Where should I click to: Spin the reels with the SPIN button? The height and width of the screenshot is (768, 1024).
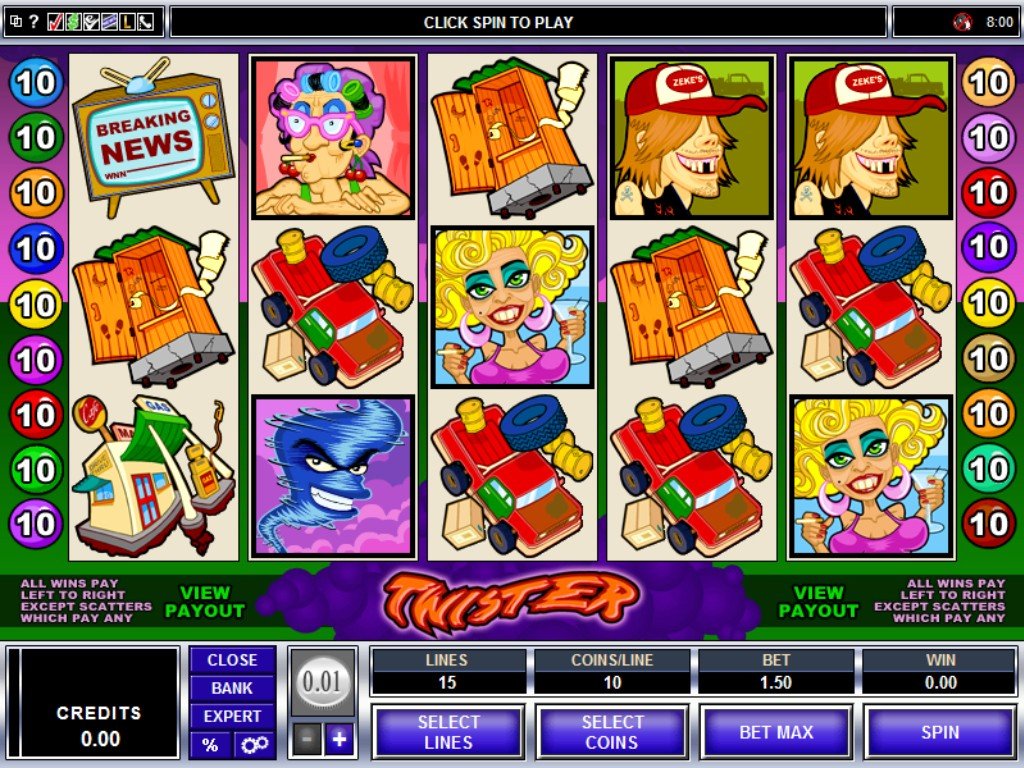pos(940,732)
